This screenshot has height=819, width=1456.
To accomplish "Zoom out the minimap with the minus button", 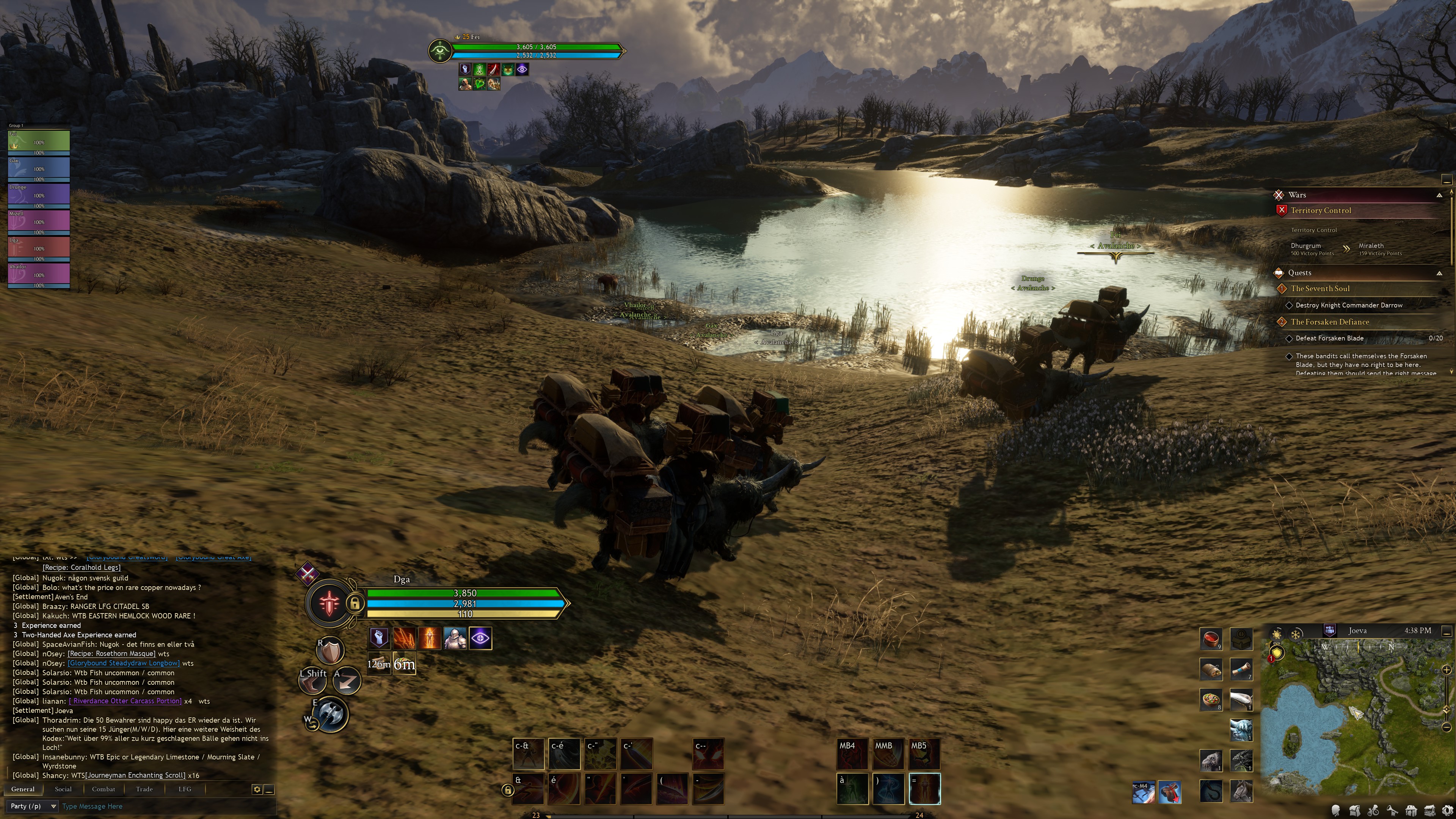I will [1447, 727].
